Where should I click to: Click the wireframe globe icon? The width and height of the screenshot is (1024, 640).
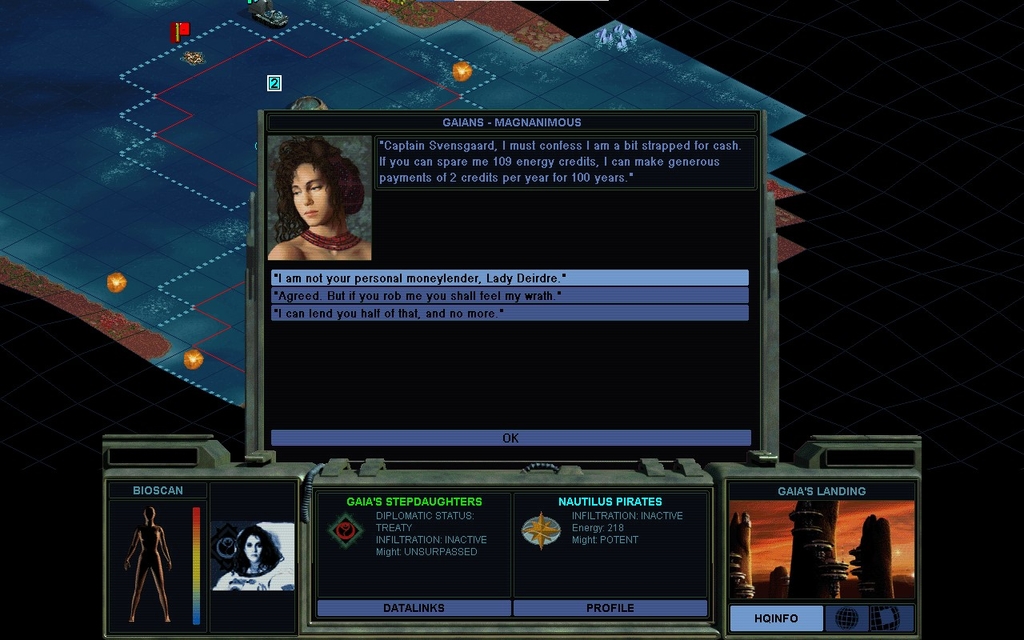point(846,618)
